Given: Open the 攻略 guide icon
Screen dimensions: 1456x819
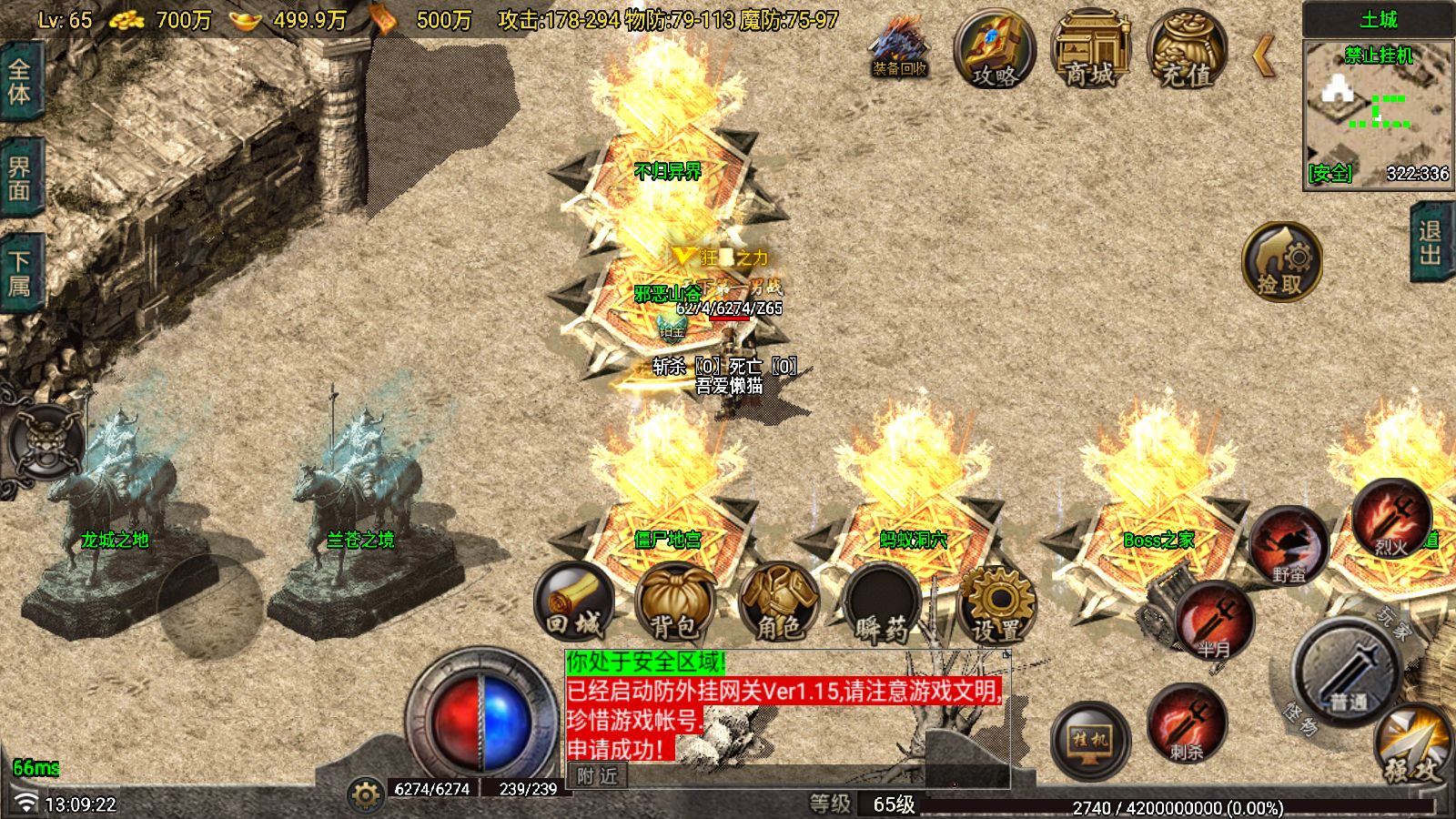Looking at the screenshot, I should 995,52.
